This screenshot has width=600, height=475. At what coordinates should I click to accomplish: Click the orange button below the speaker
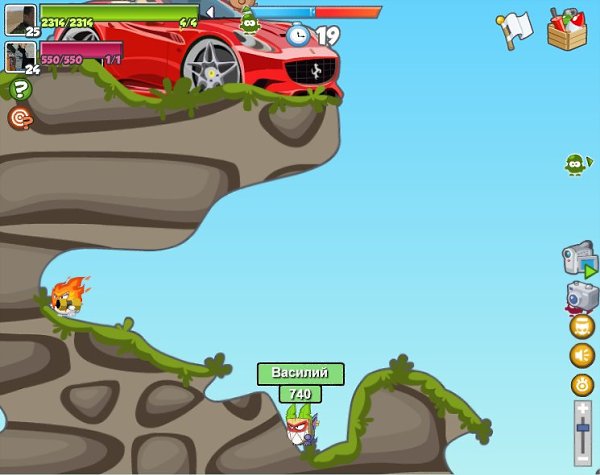tap(582, 384)
